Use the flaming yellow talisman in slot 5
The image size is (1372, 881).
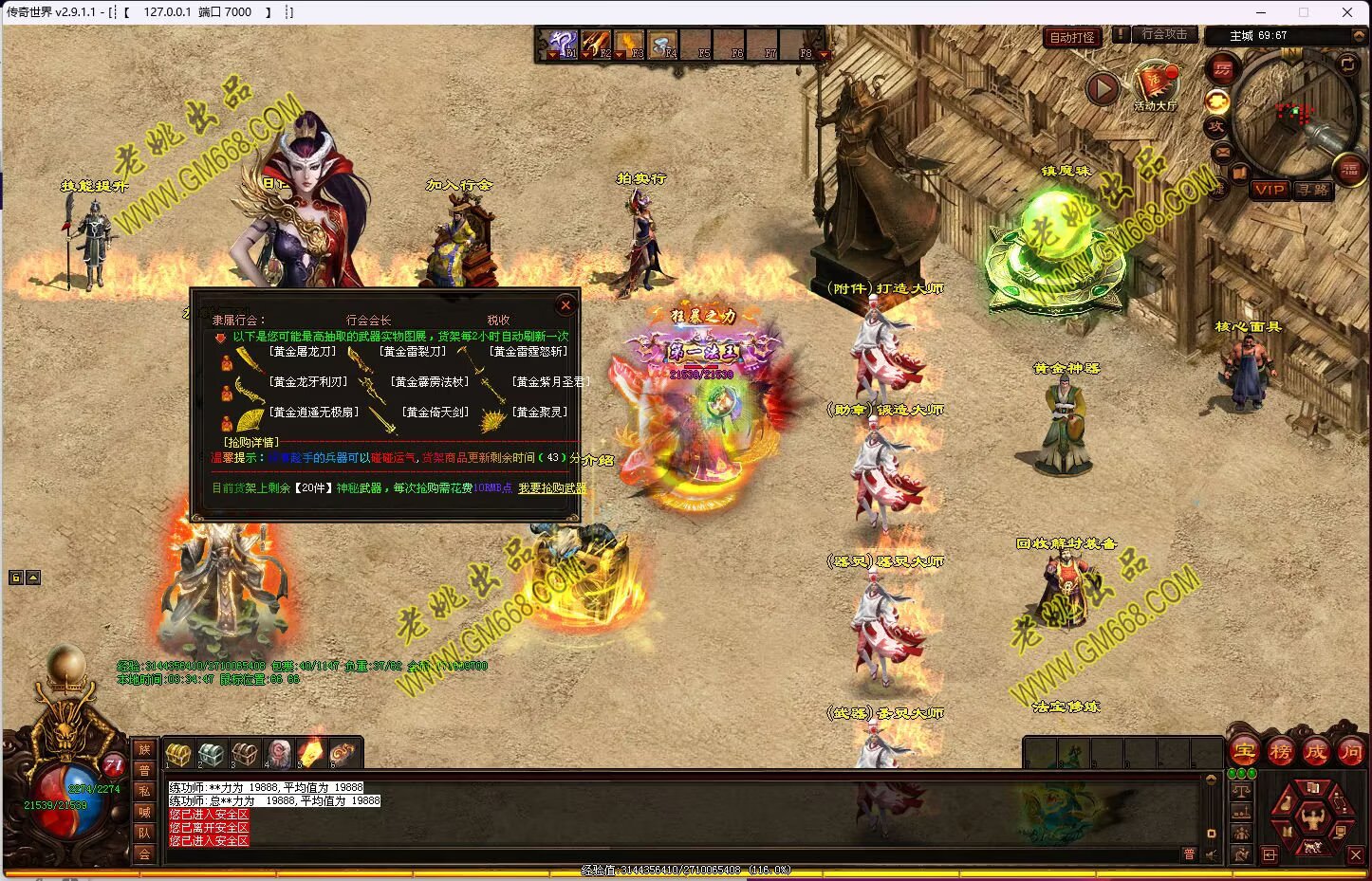click(x=310, y=754)
